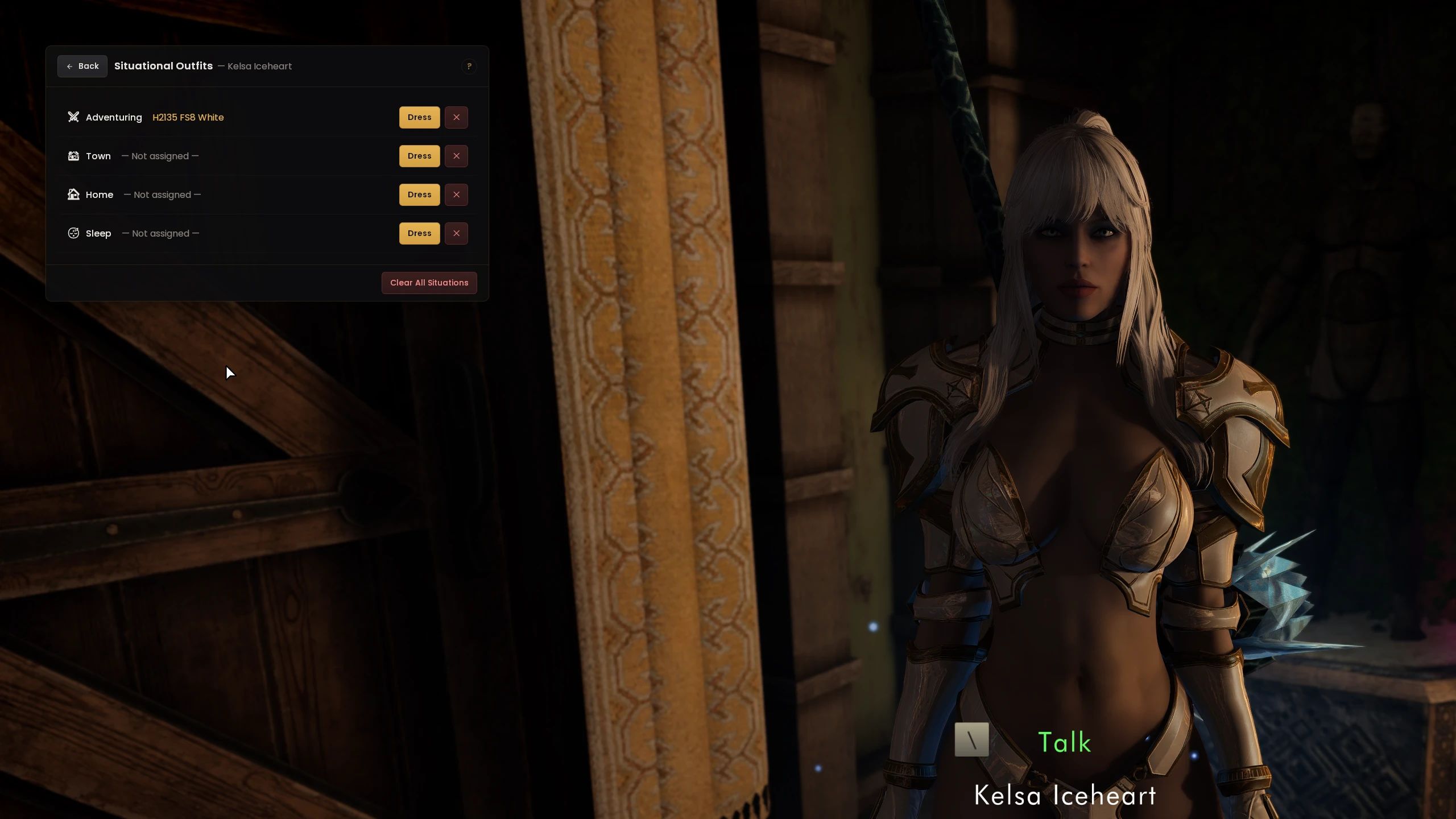1456x819 pixels.
Task: Click the Kelsa Iceheart name label
Action: [1065, 796]
